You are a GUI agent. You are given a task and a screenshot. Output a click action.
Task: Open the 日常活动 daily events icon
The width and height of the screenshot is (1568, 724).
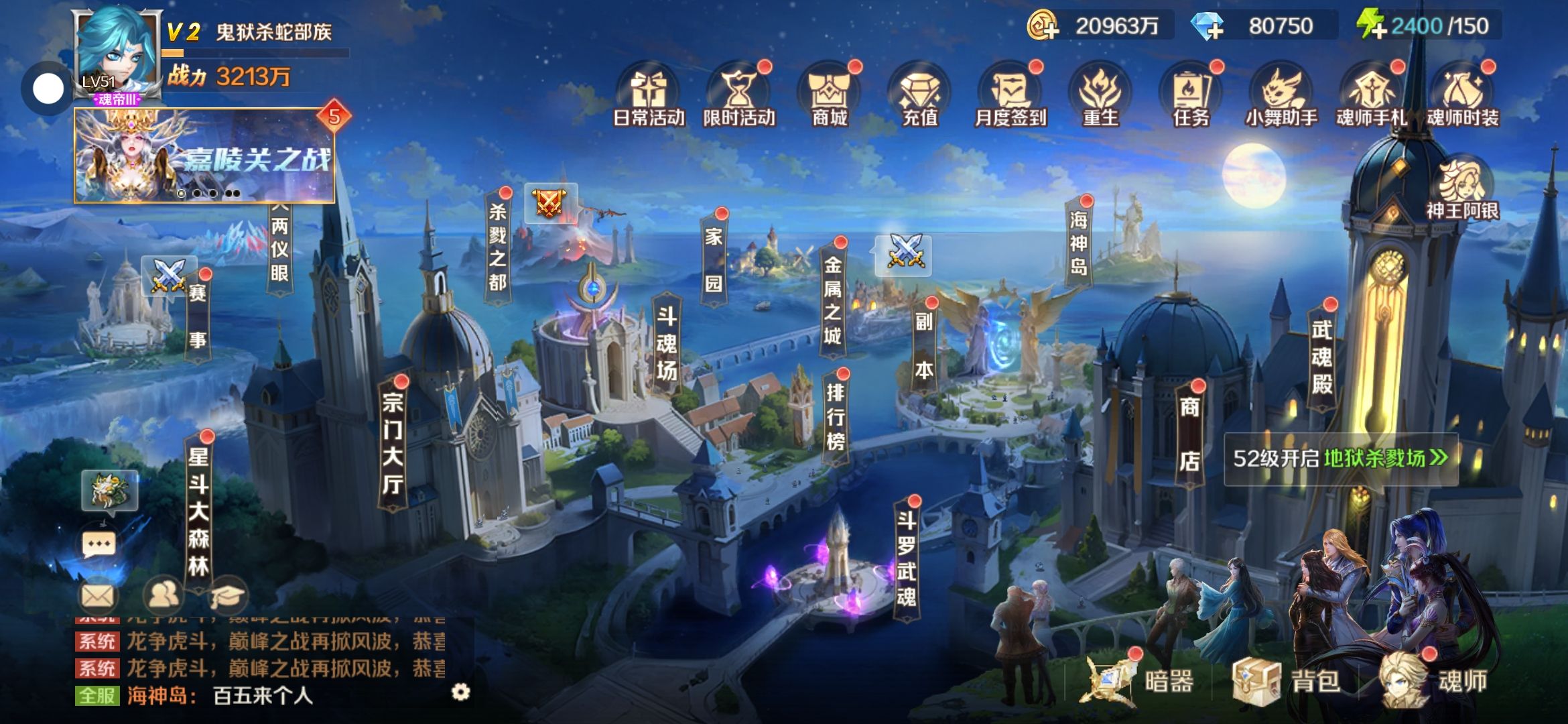point(648,95)
